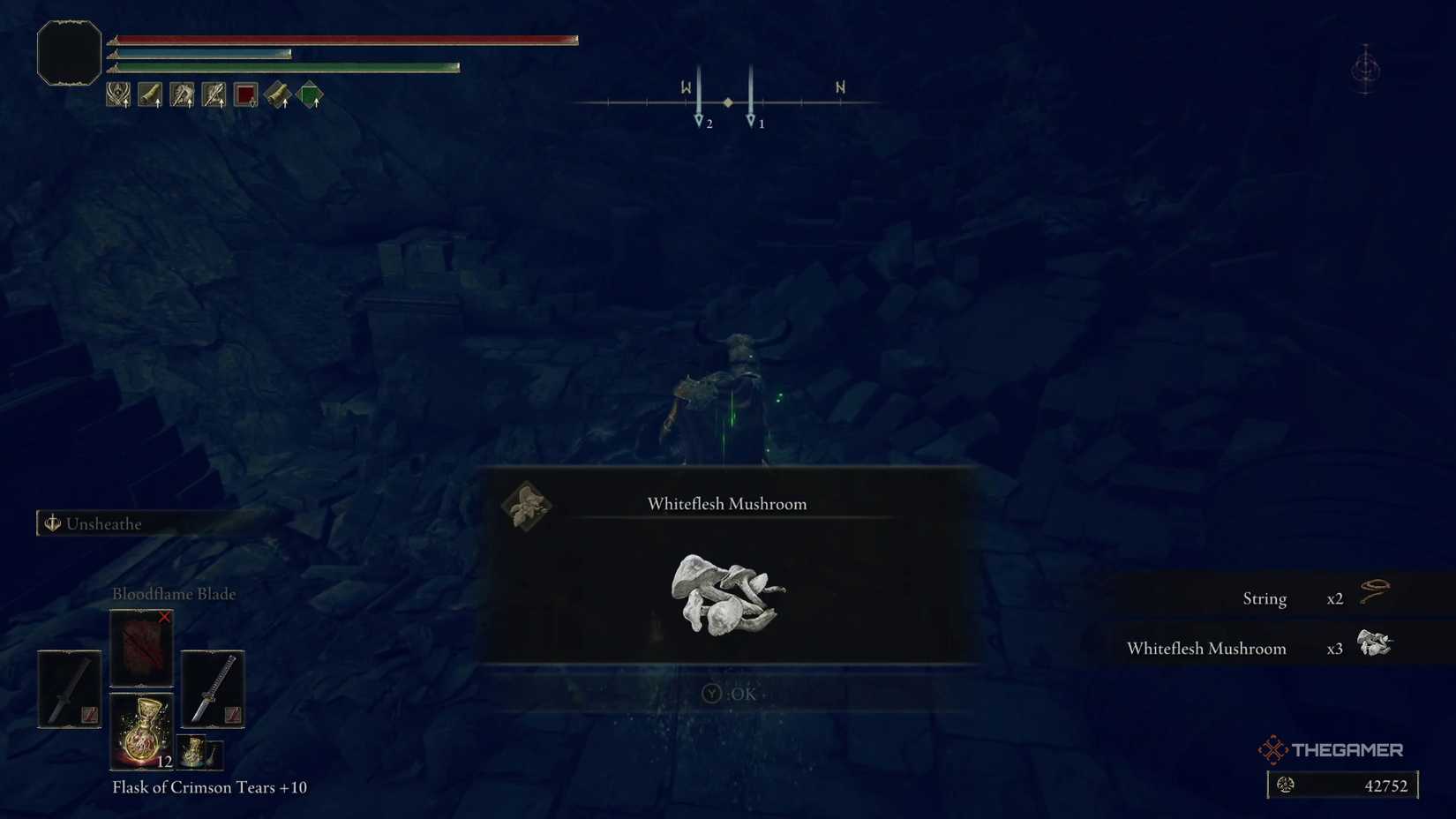Viewport: 1456px width, 819px height.
Task: Select the sheathed katana in the right armament slot
Action: click(x=212, y=688)
